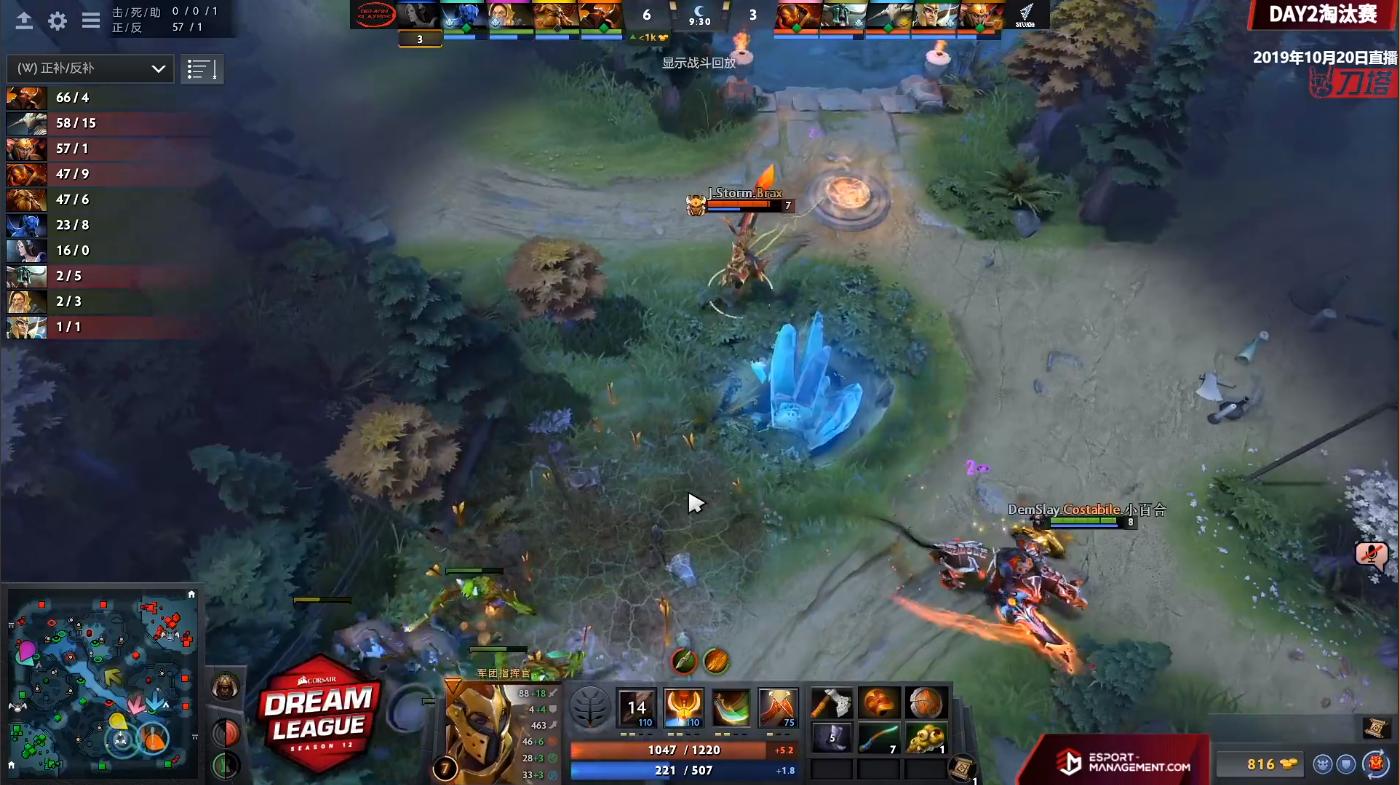Click the 816 gold display
Image resolution: width=1400 pixels, height=785 pixels.
pyautogui.click(x=1261, y=763)
